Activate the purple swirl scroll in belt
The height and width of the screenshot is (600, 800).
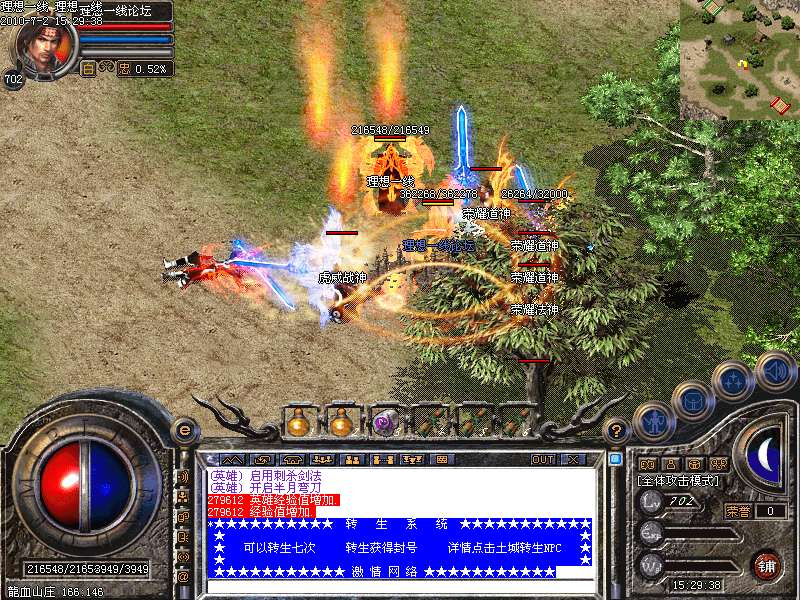pos(386,423)
